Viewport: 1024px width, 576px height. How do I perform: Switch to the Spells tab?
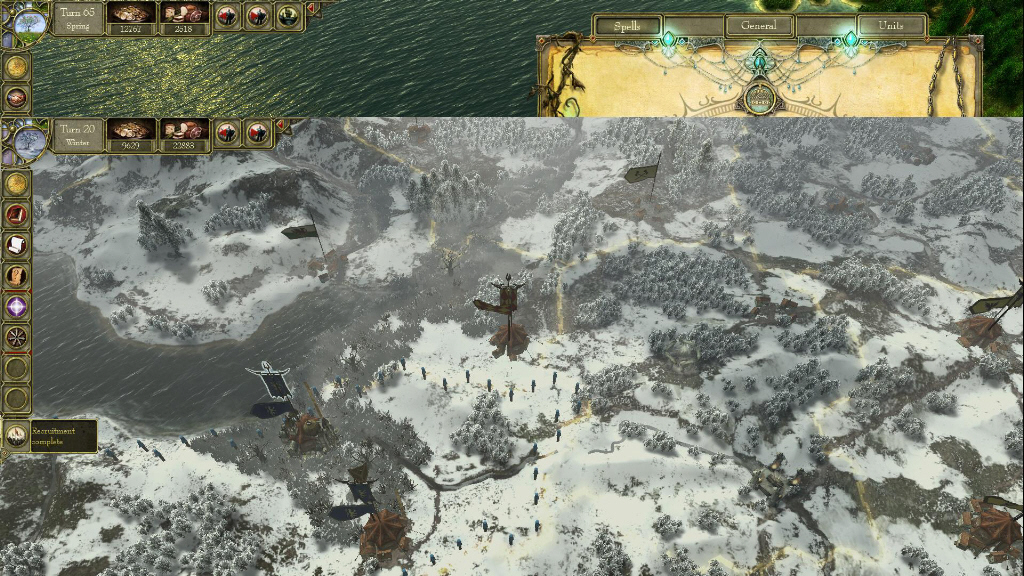tap(627, 26)
